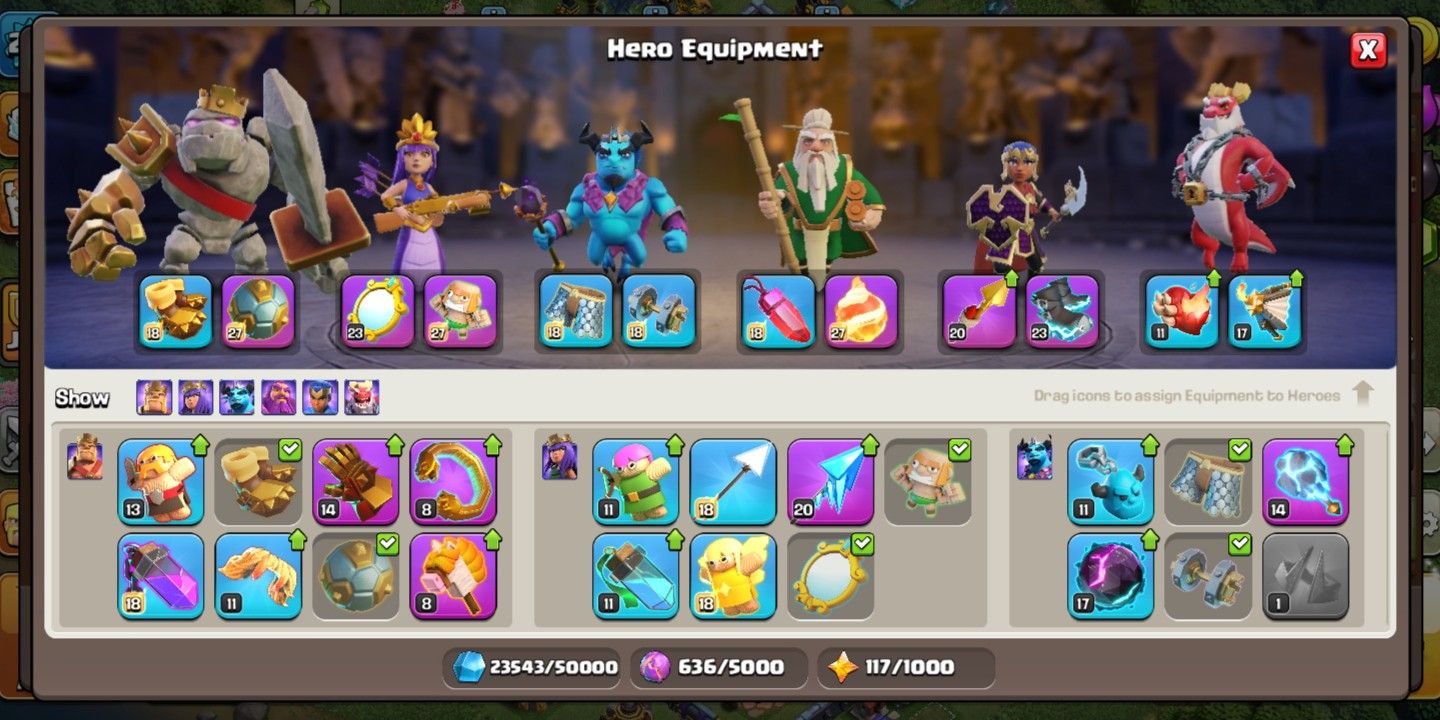Select the Rage Gem equipped on Grand Warden
This screenshot has width=1440, height=720.
(x=775, y=310)
